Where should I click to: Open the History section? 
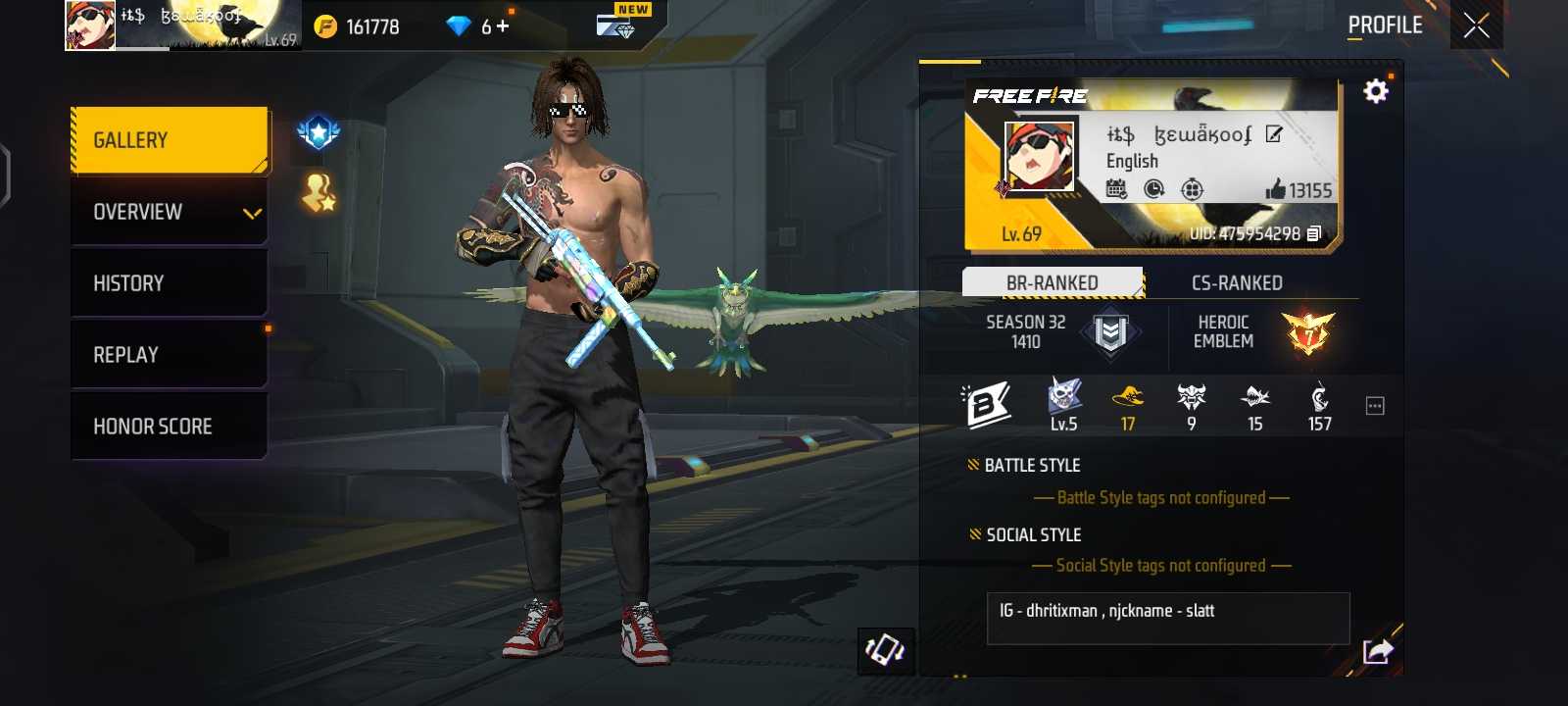point(170,283)
